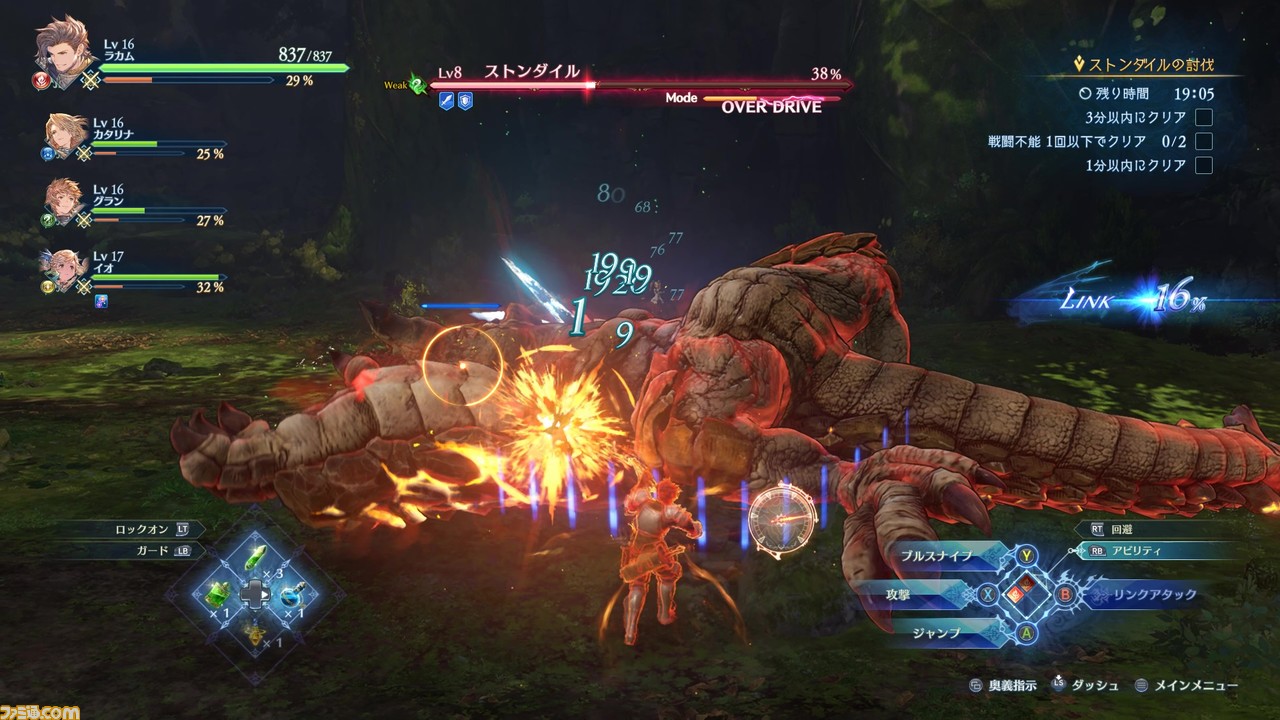Viewport: 1280px width, 720px height.
Task: Select Katalina's party portrait
Action: pos(66,135)
